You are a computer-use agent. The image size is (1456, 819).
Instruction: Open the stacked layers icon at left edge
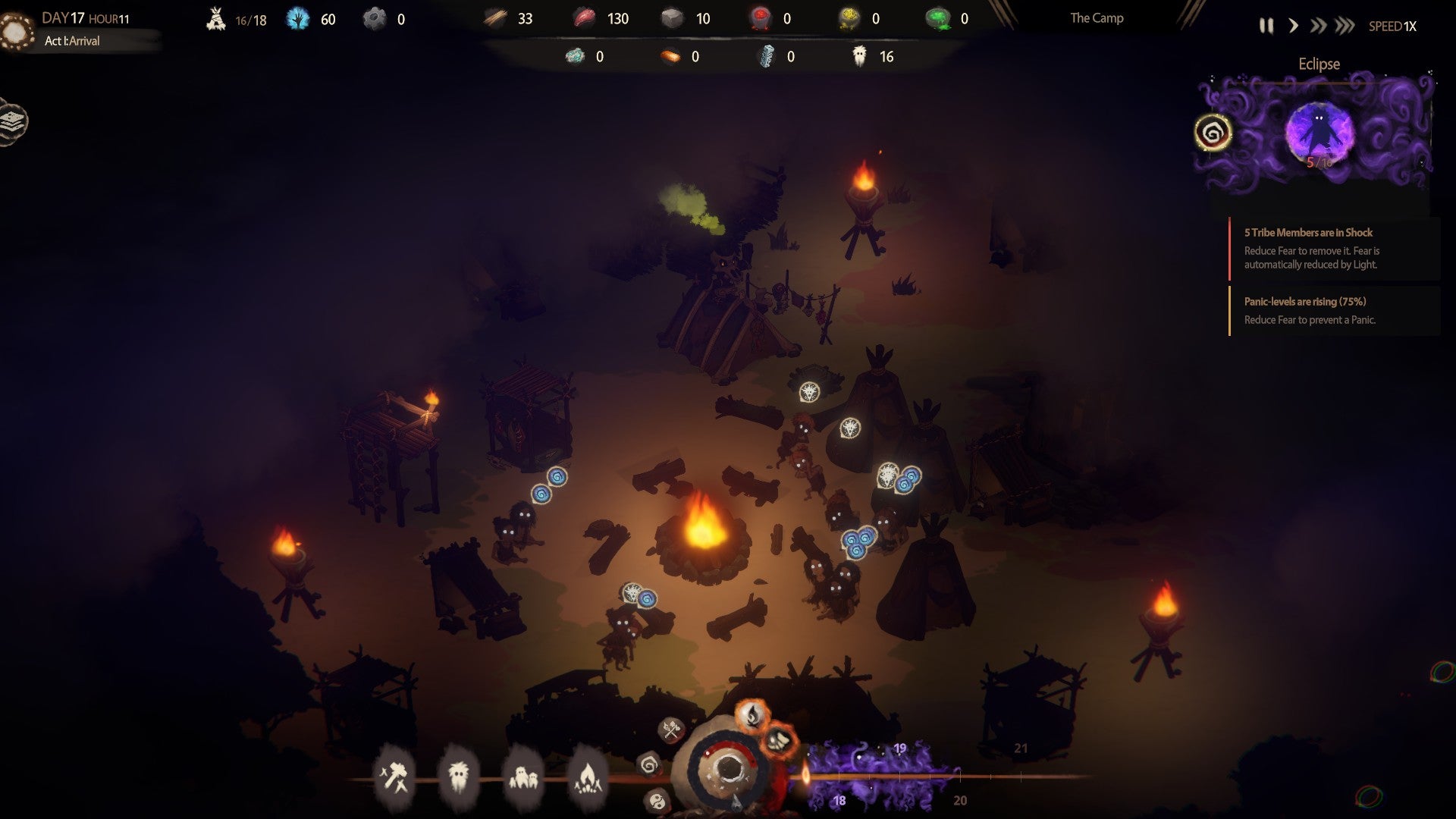13,121
